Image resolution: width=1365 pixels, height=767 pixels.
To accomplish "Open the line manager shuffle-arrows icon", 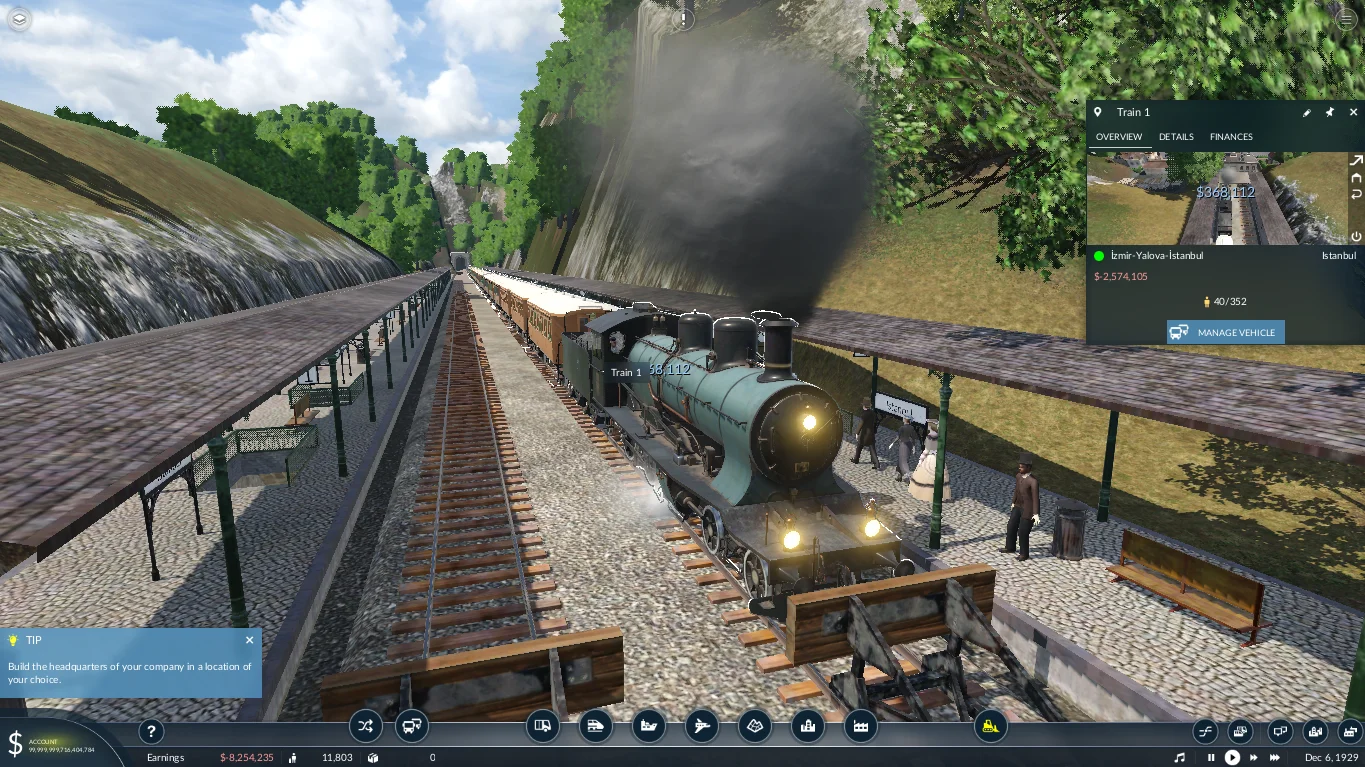I will coord(365,726).
